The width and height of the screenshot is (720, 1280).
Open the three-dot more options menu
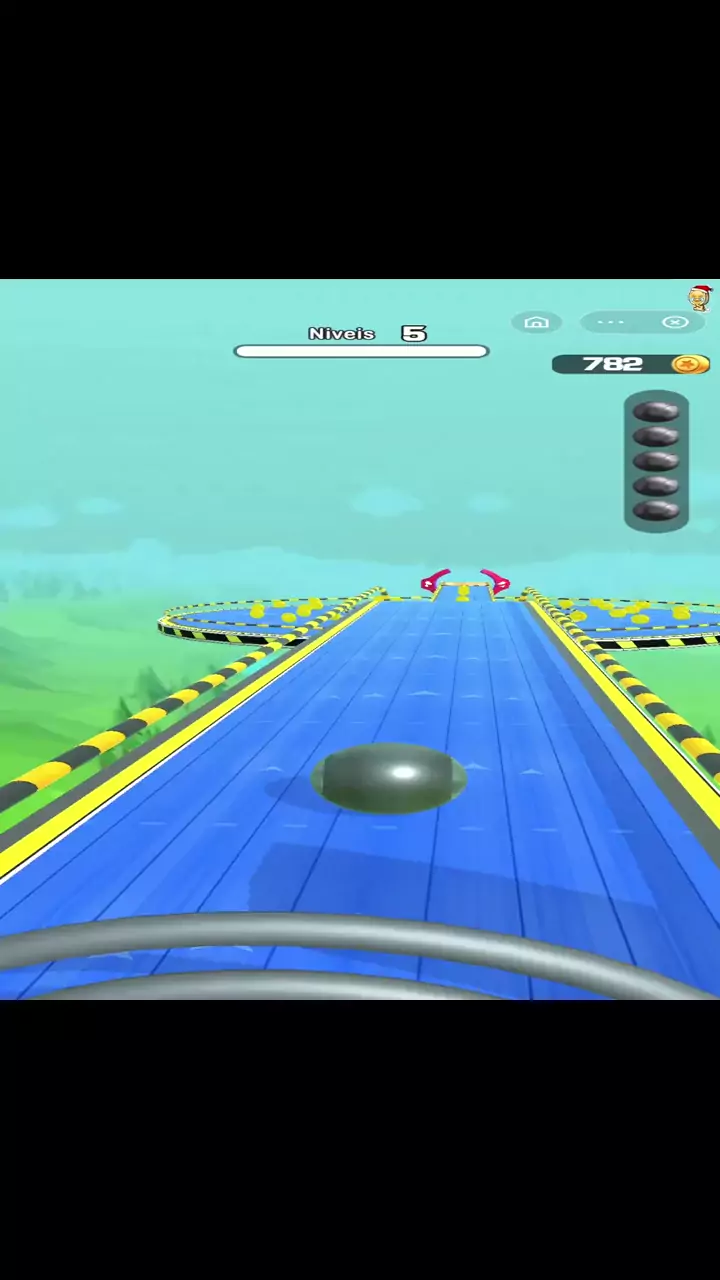[611, 322]
